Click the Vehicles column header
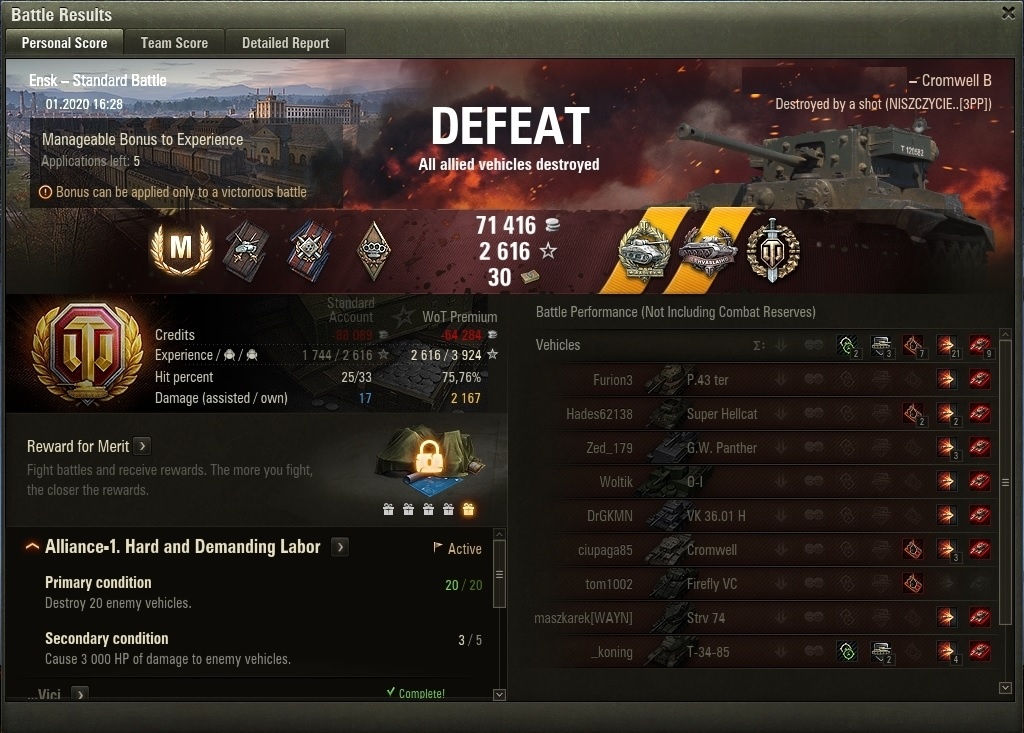Screen dimensions: 1024x733 [x=558, y=345]
